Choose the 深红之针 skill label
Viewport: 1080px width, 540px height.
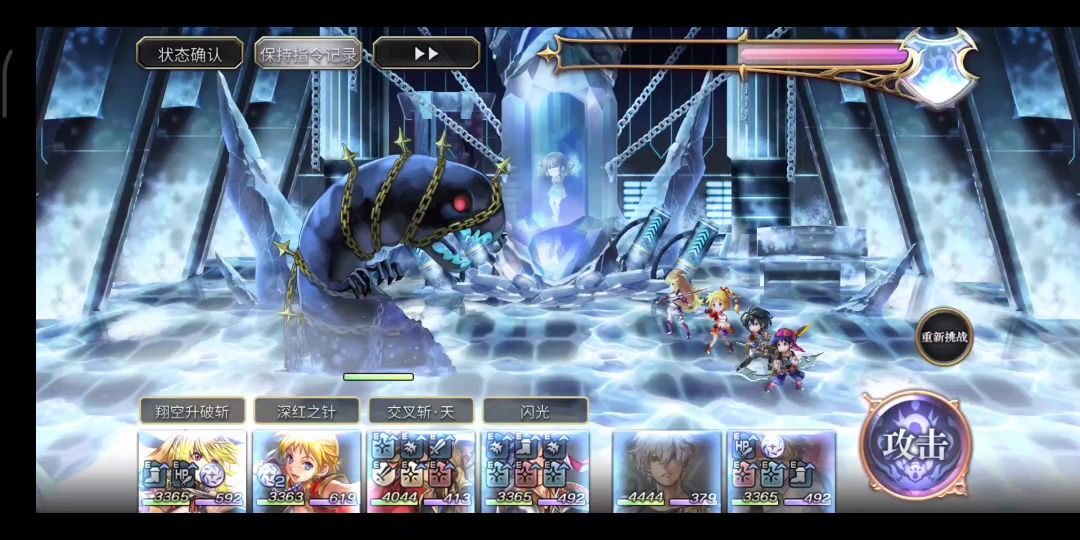[x=307, y=411]
